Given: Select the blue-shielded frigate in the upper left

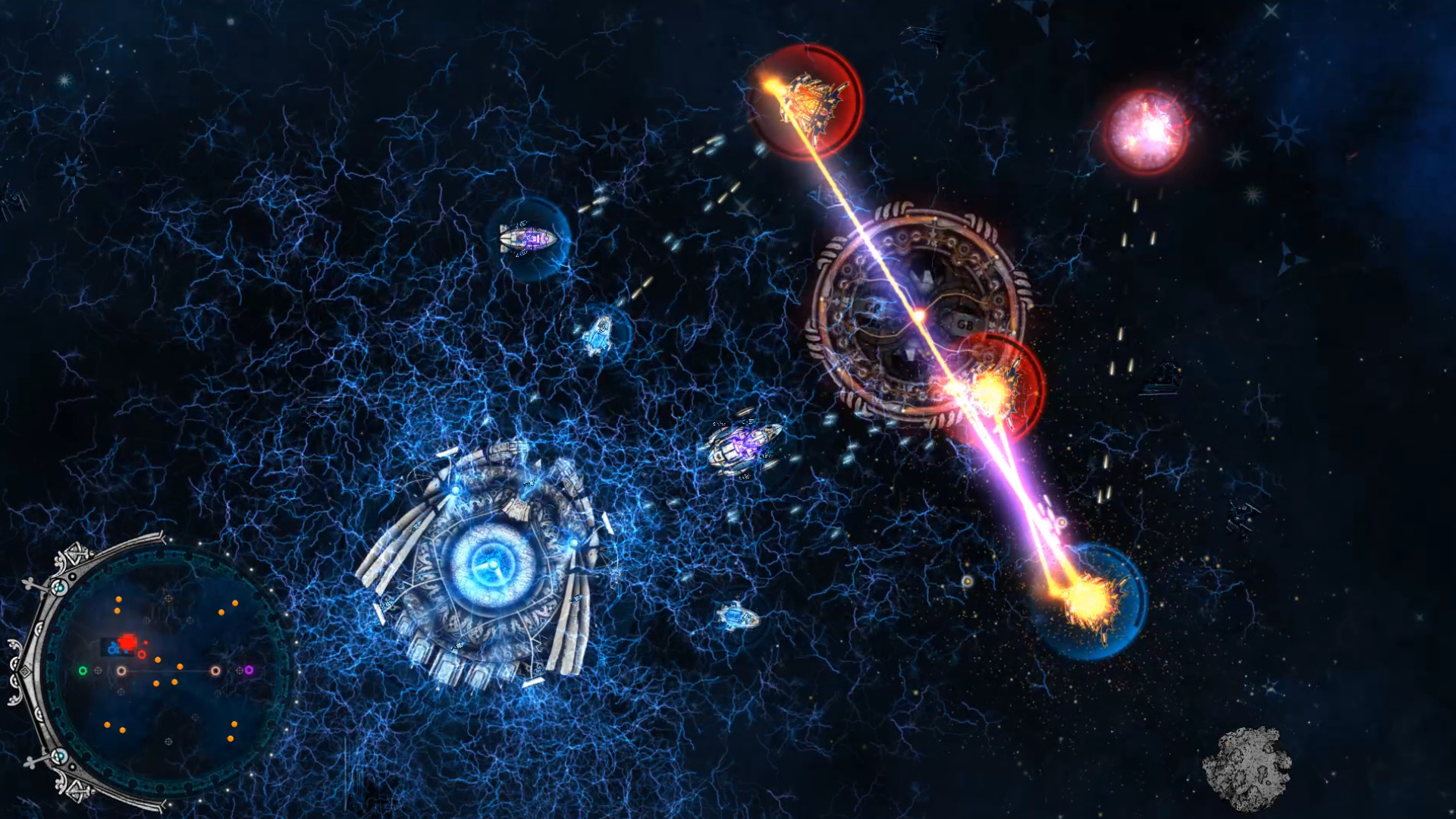Looking at the screenshot, I should [527, 239].
